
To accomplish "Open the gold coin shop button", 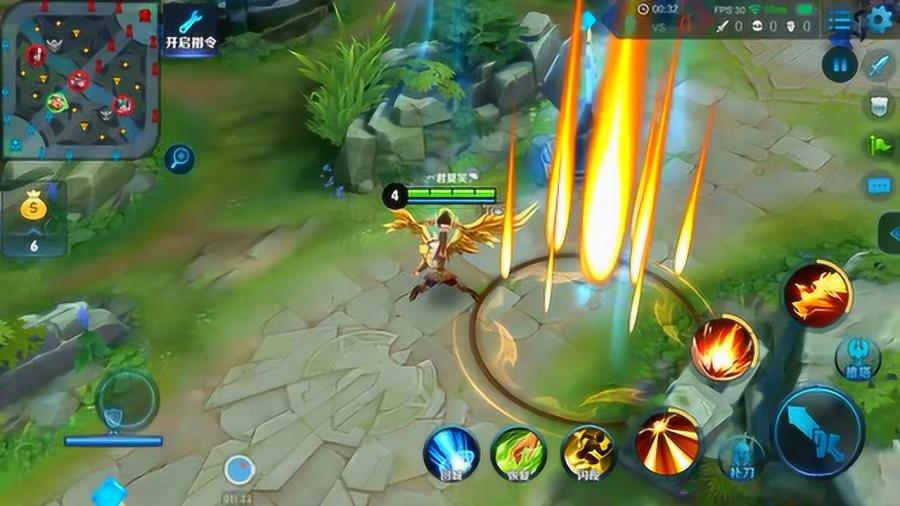I will (33, 221).
